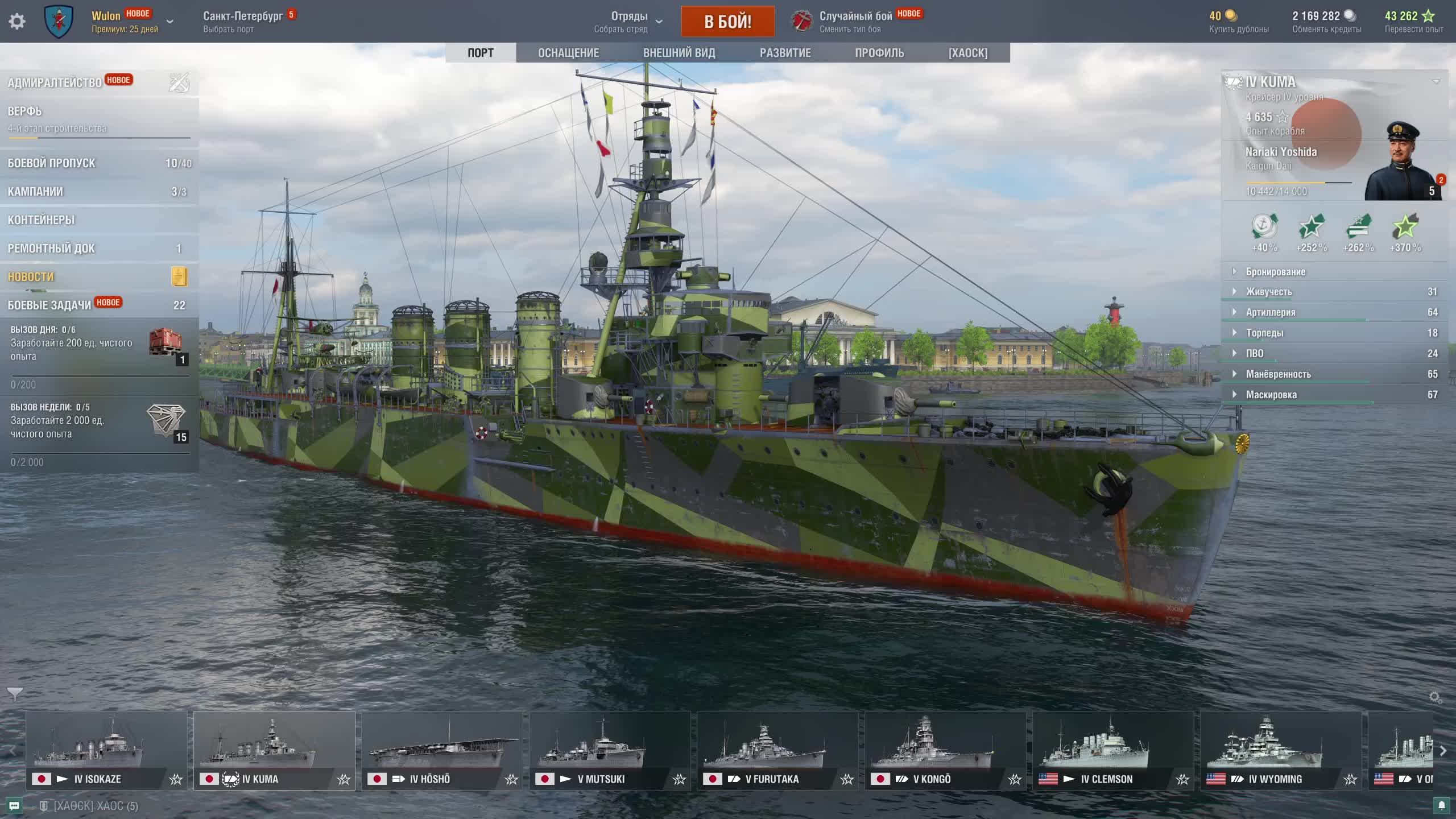Open the Новости entry

pos(31,277)
